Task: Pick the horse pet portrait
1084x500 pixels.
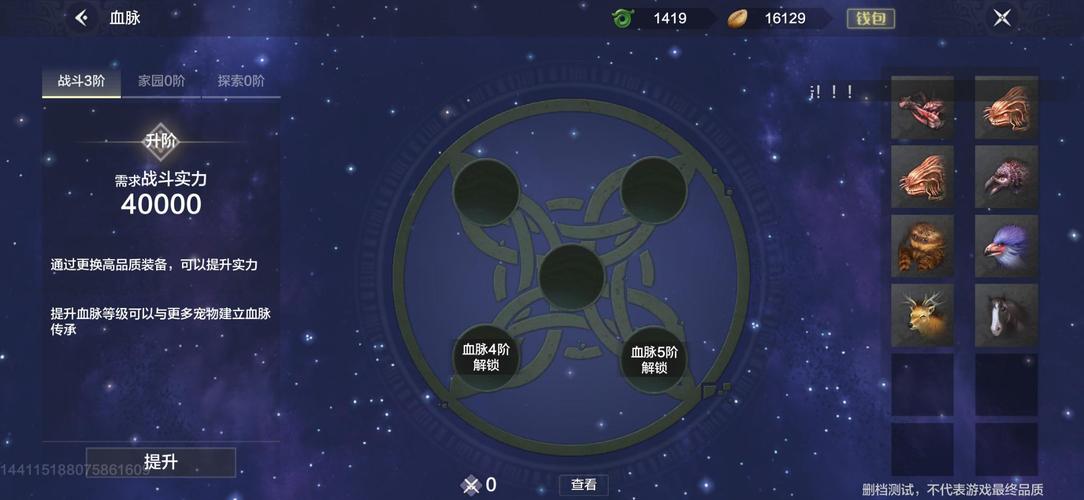Action: [x=1006, y=314]
